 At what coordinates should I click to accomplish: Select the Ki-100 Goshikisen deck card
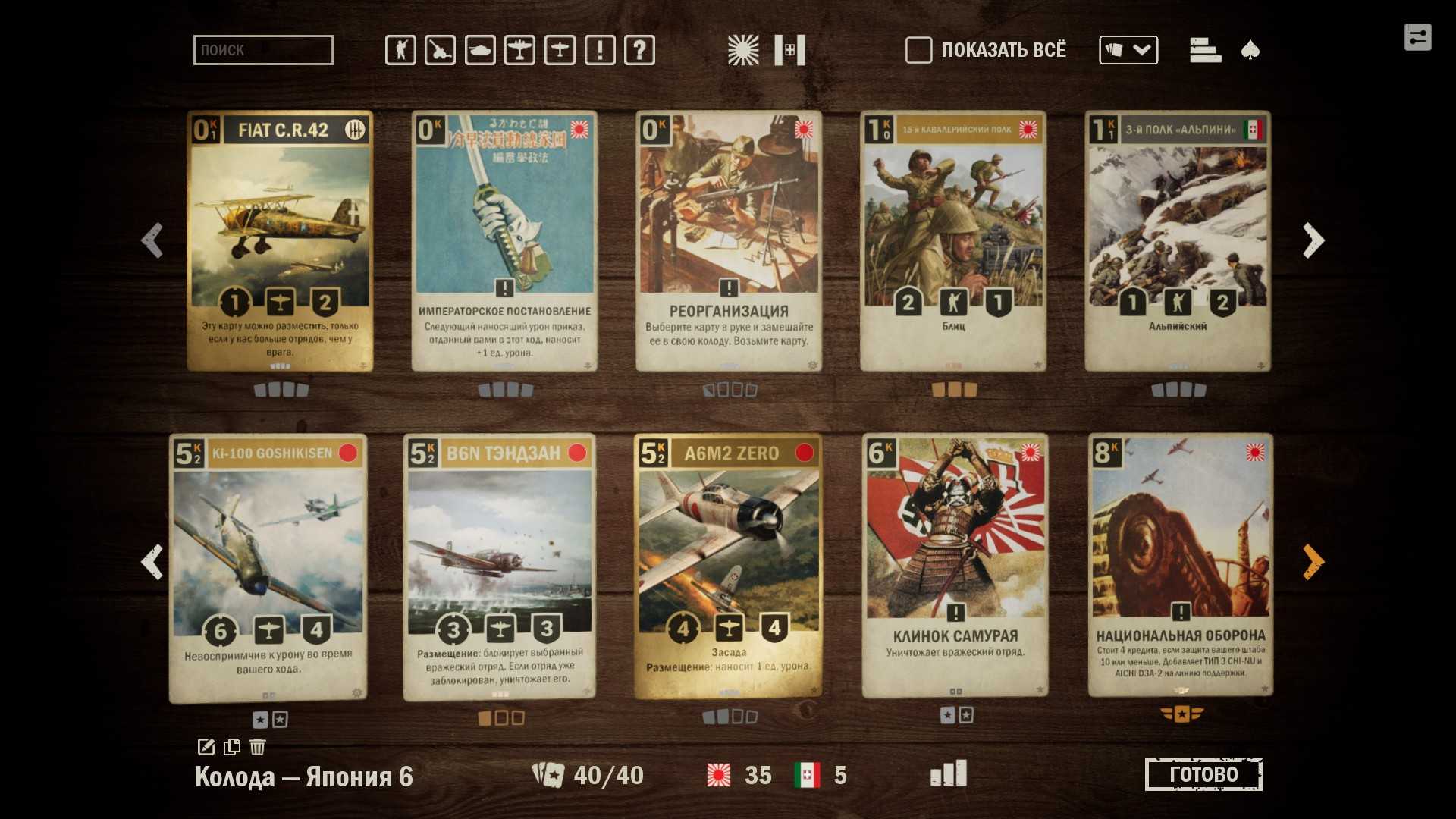pyautogui.click(x=268, y=567)
